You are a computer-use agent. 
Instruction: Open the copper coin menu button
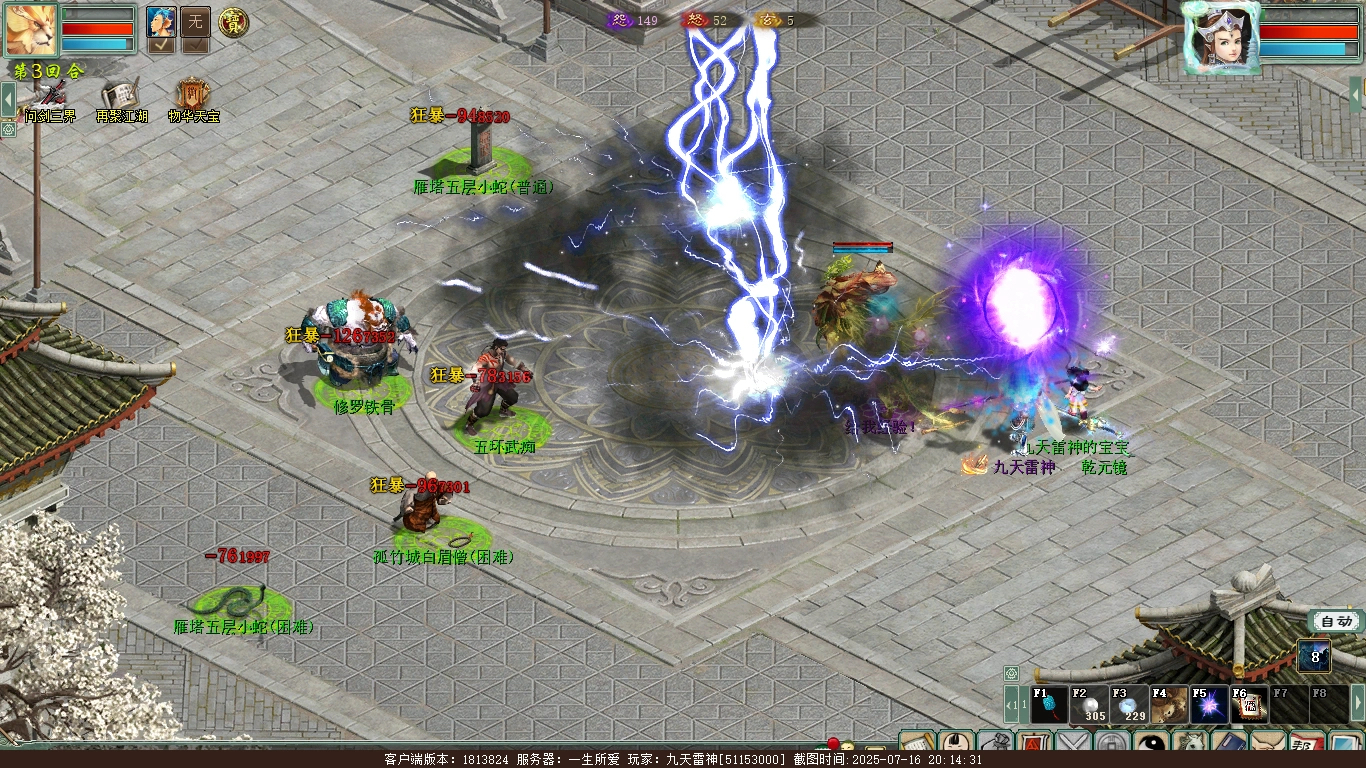(x=1112, y=745)
